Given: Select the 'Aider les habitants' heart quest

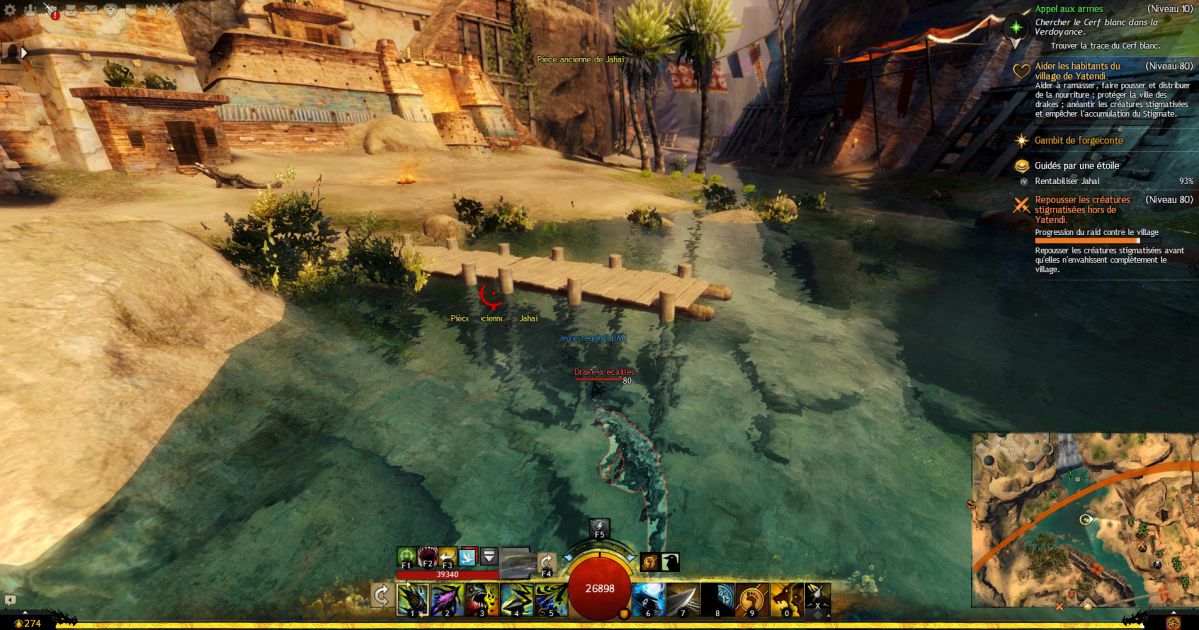Looking at the screenshot, I should 1078,70.
